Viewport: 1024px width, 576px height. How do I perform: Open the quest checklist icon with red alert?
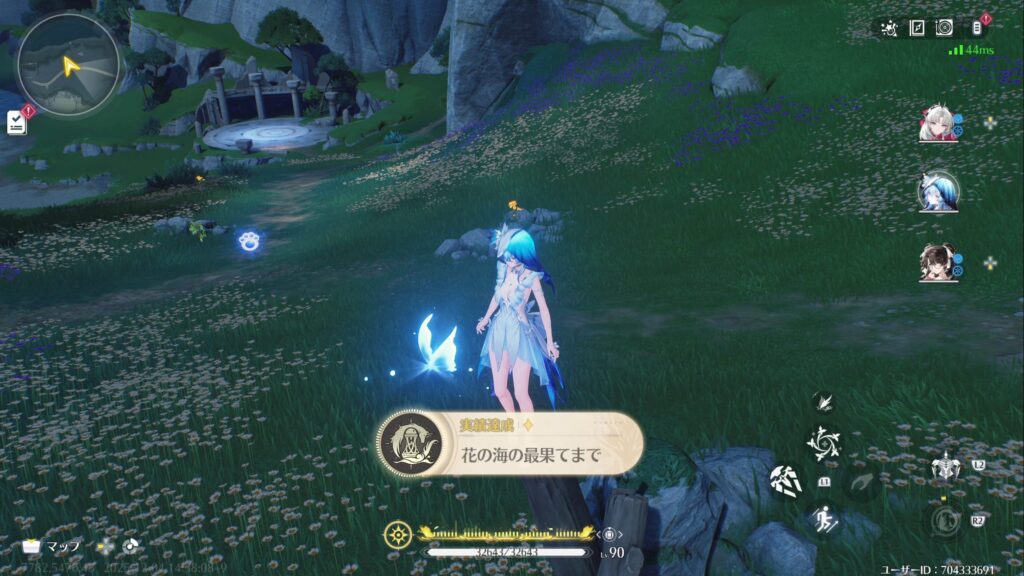point(16,121)
